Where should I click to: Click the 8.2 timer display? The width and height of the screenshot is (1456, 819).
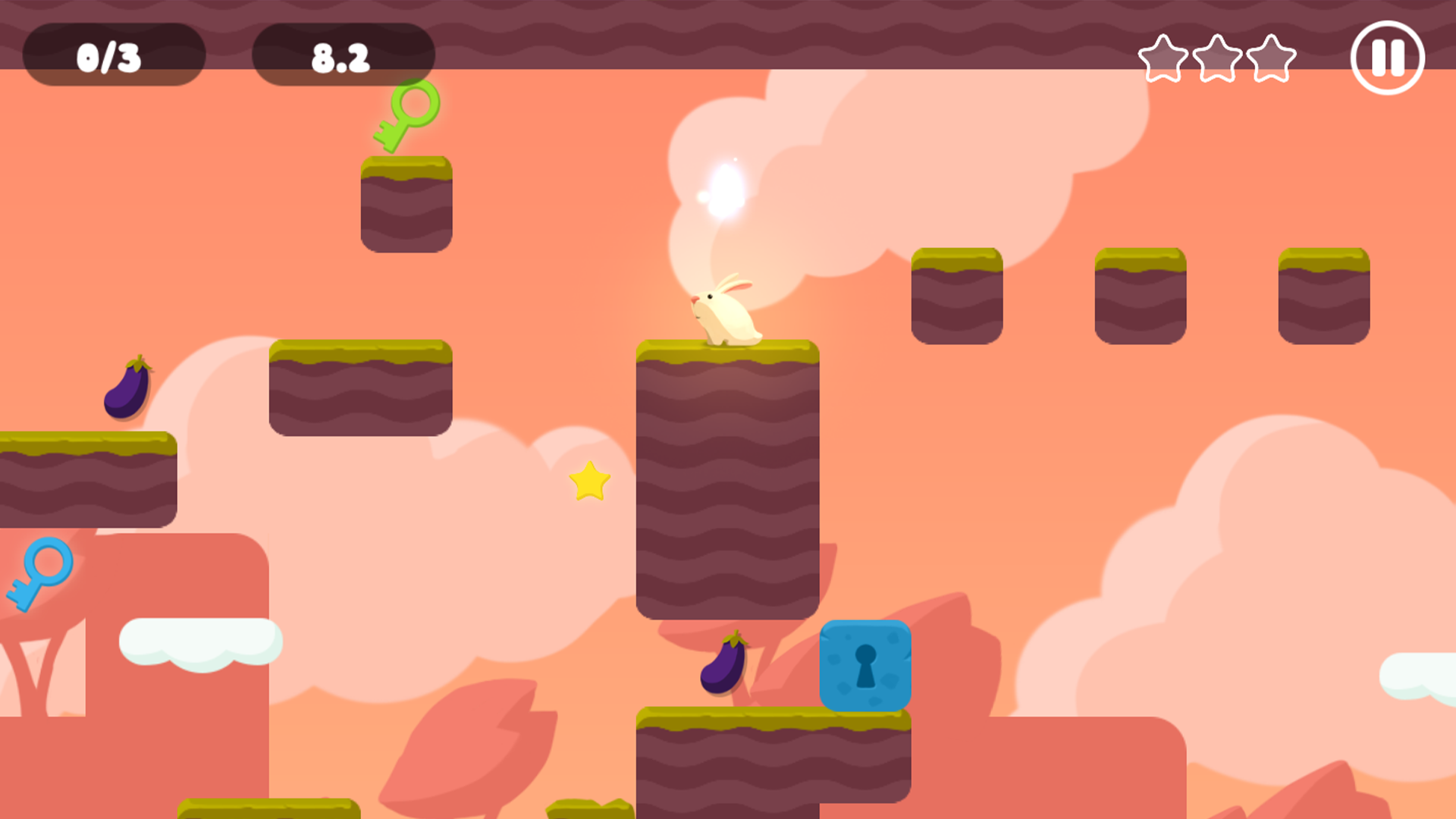click(341, 55)
